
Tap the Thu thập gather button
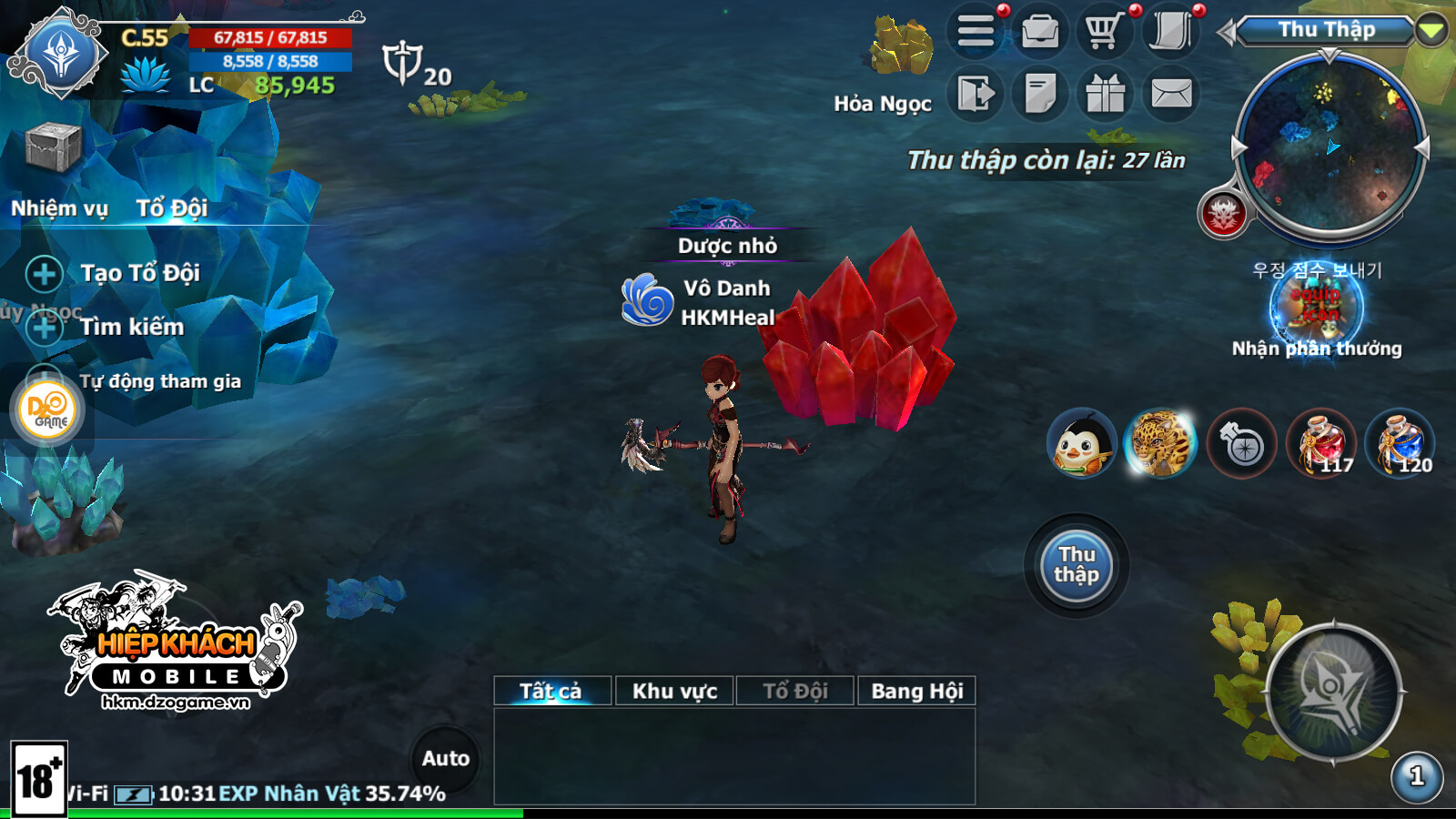point(1077,565)
